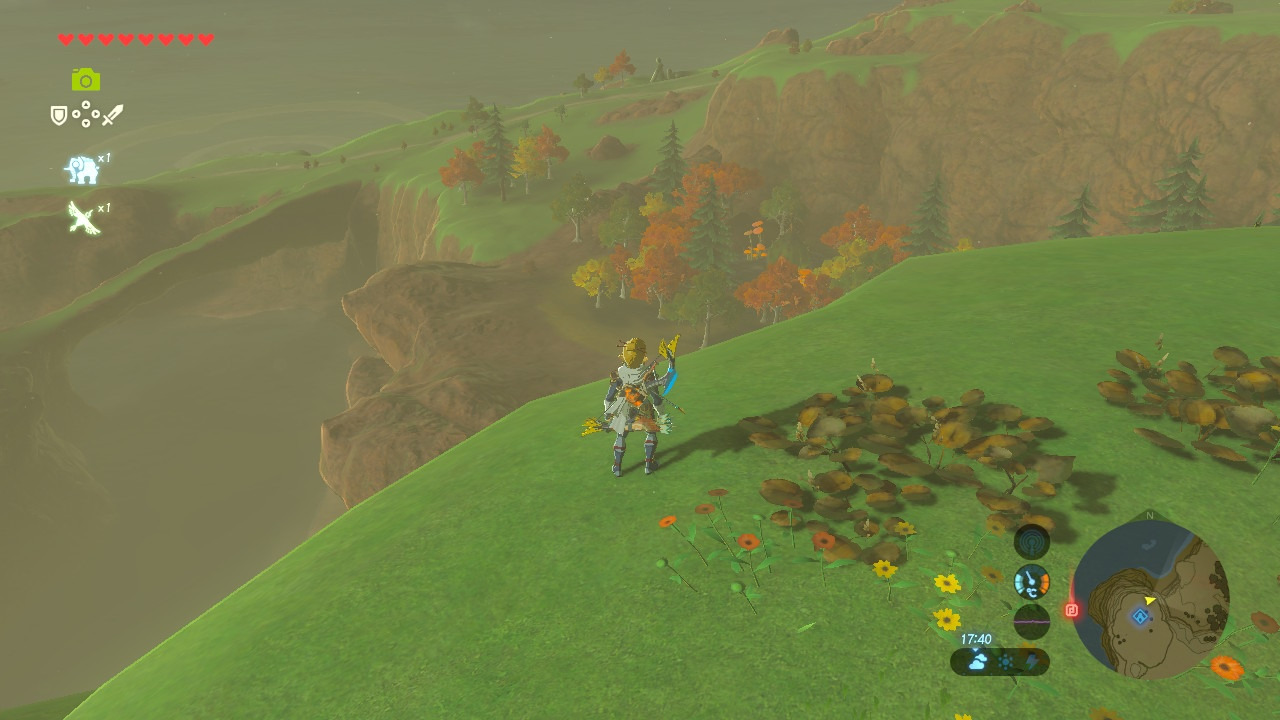This screenshot has height=720, width=1280.
Task: Check the temperature gauge icon
Action: [1032, 581]
